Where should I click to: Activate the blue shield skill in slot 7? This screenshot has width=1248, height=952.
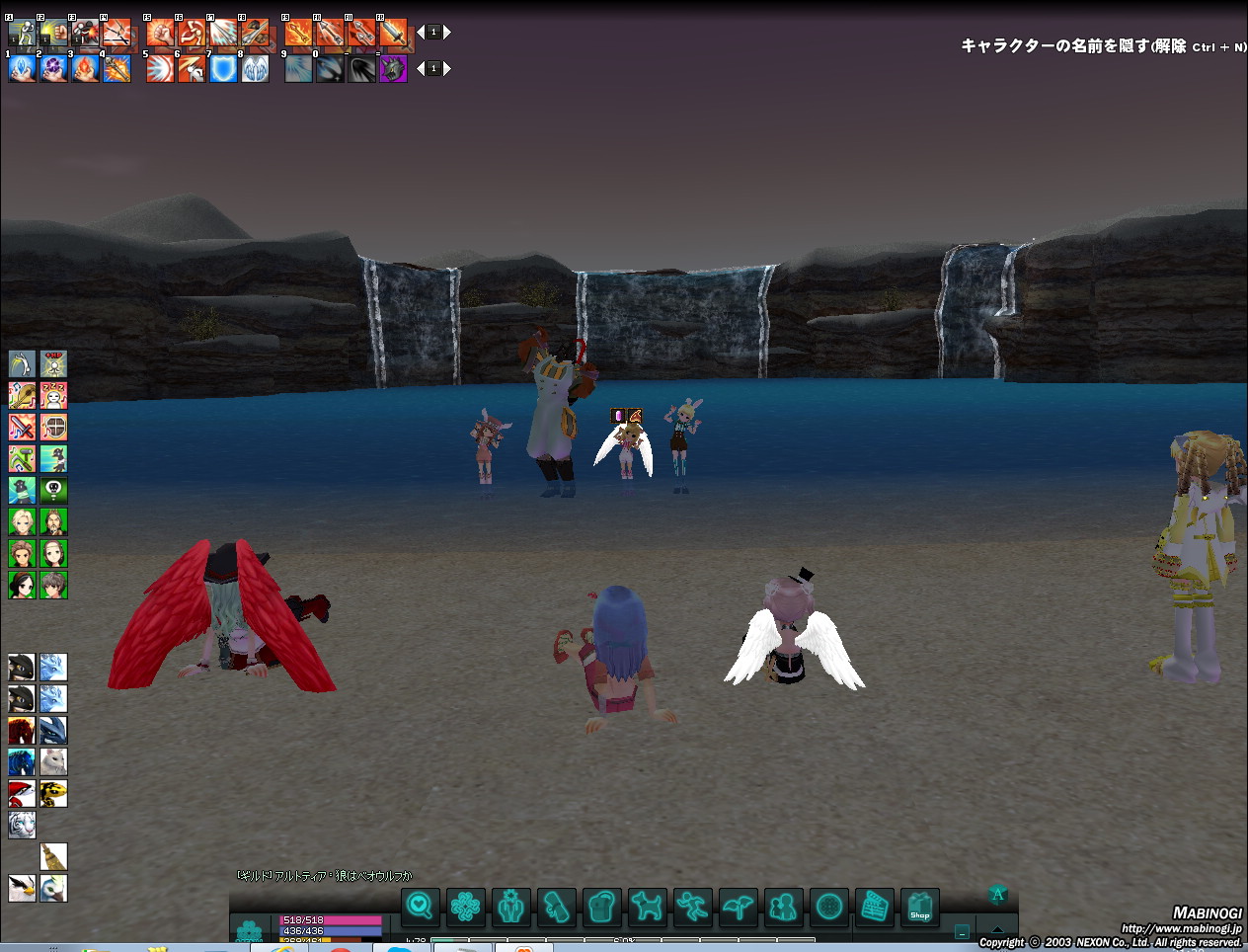coord(223,68)
